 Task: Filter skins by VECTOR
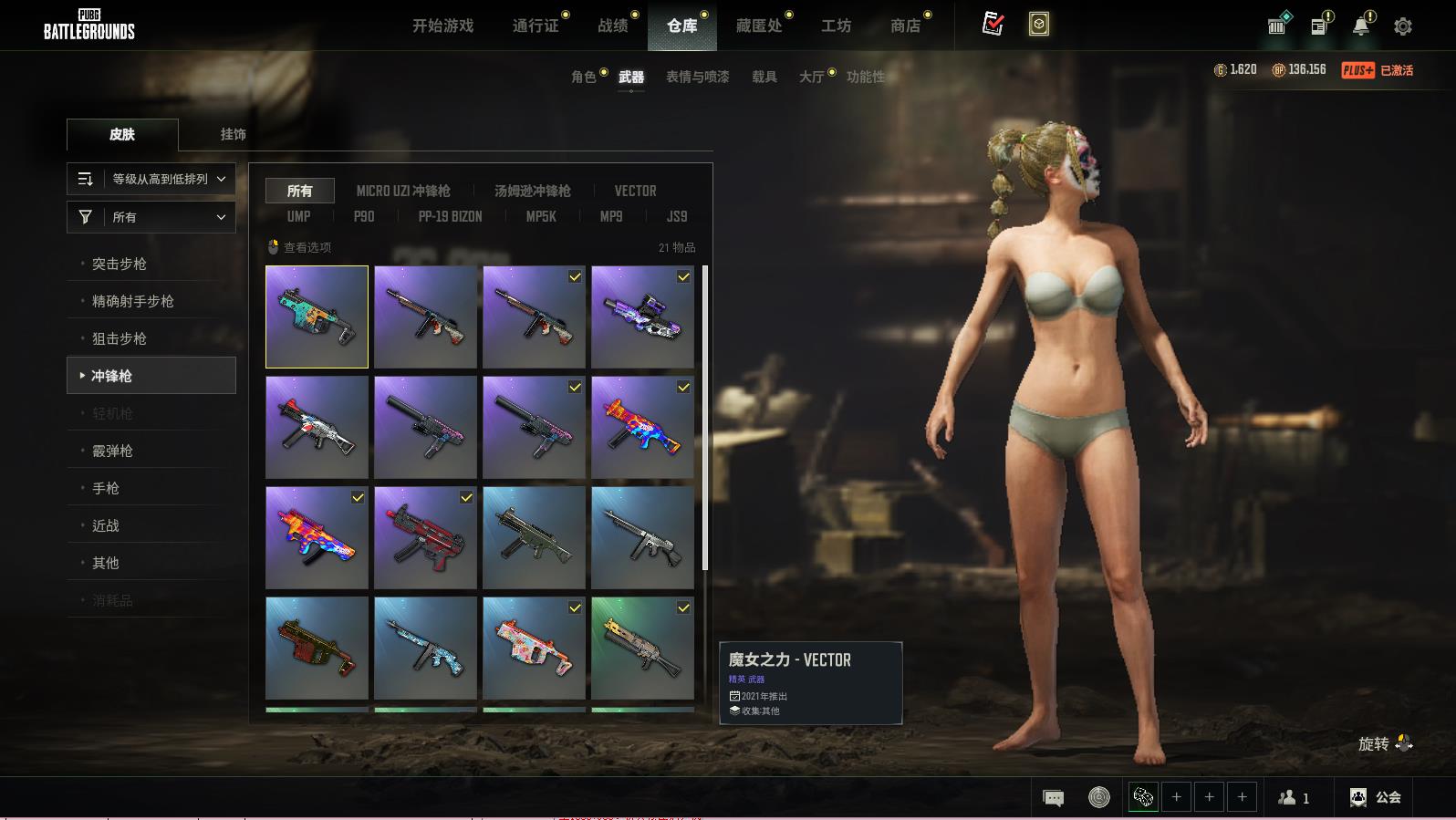(635, 191)
